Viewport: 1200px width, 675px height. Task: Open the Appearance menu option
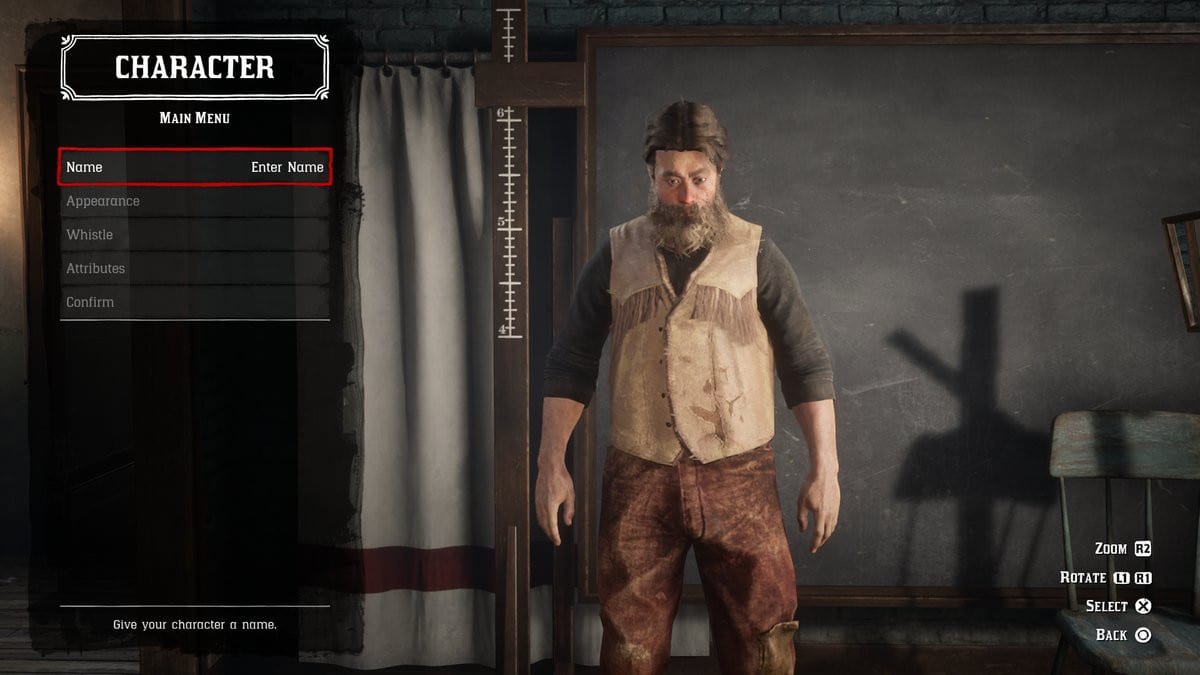[x=195, y=201]
